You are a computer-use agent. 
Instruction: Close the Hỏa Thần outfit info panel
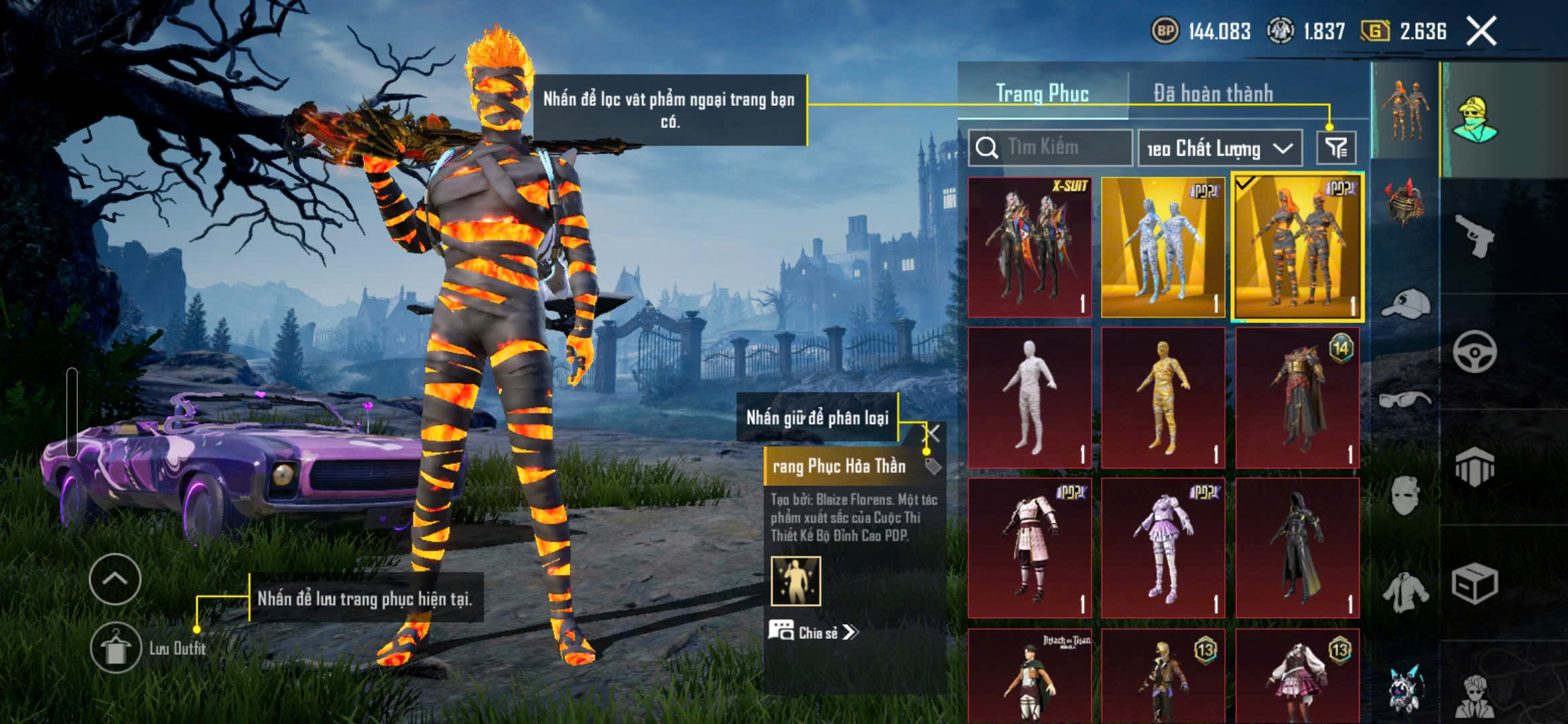[x=931, y=433]
